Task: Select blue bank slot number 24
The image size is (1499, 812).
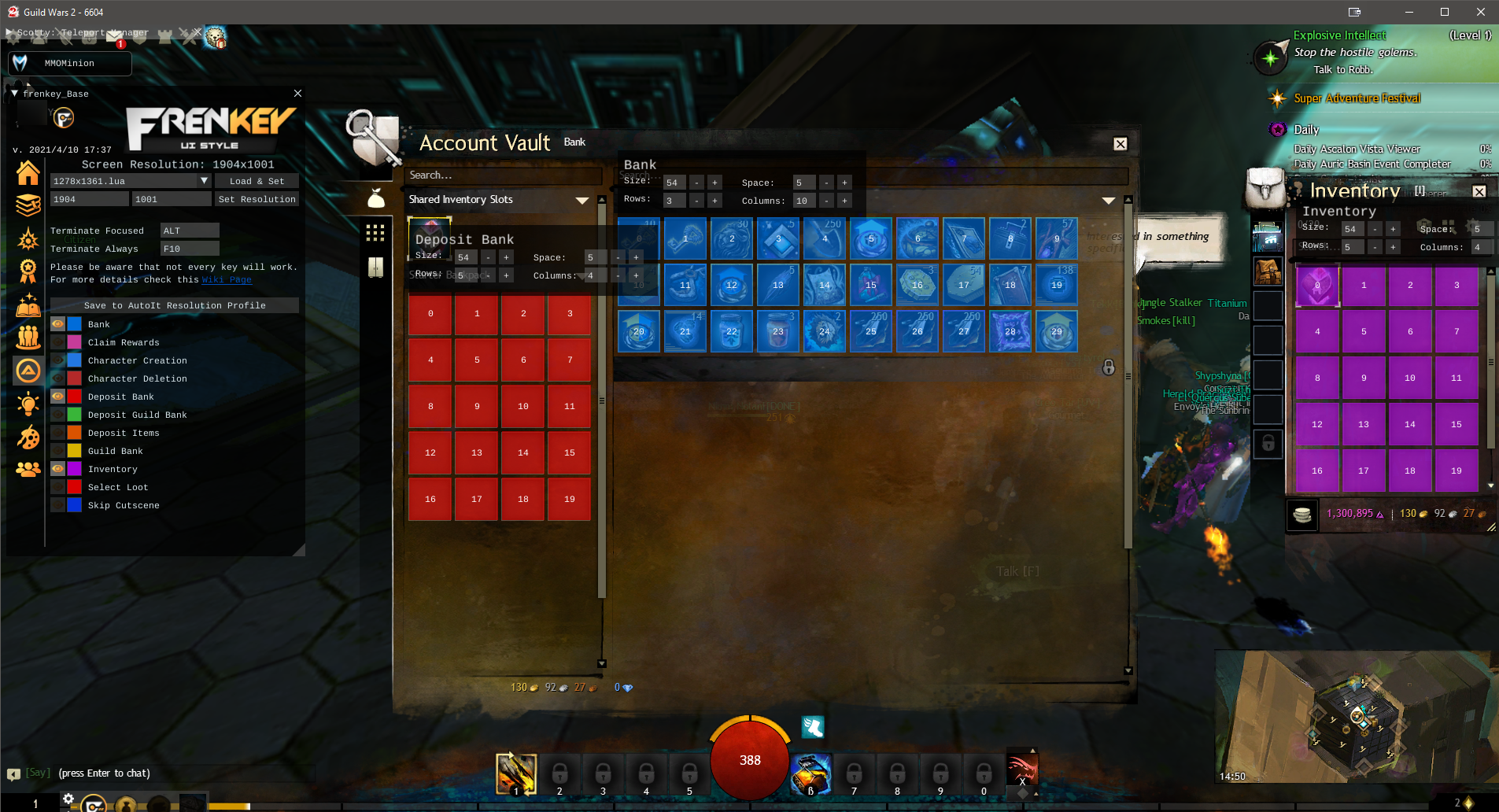Action: click(x=824, y=331)
